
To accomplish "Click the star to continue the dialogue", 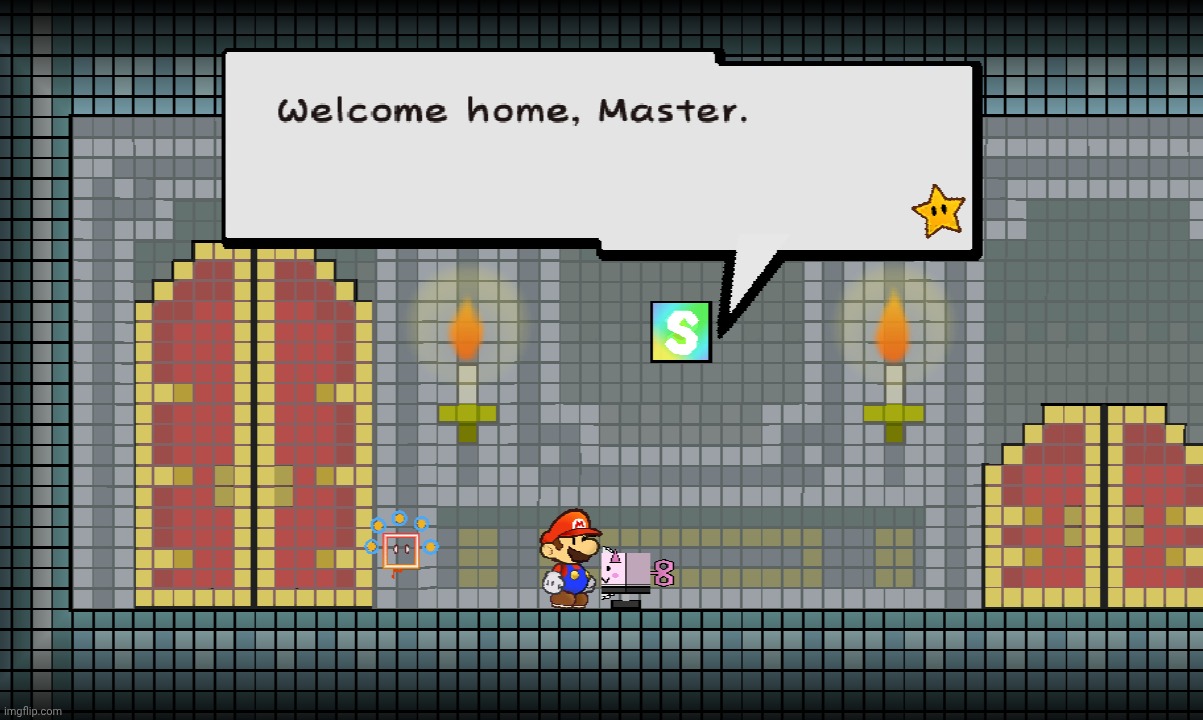I will 938,211.
